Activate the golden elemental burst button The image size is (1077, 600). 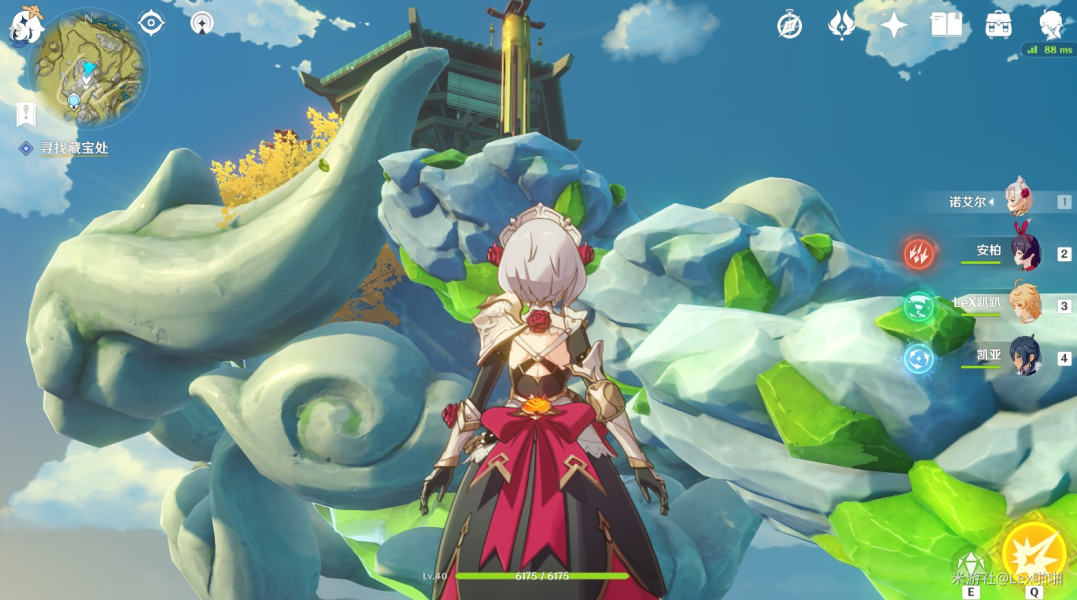[1033, 554]
